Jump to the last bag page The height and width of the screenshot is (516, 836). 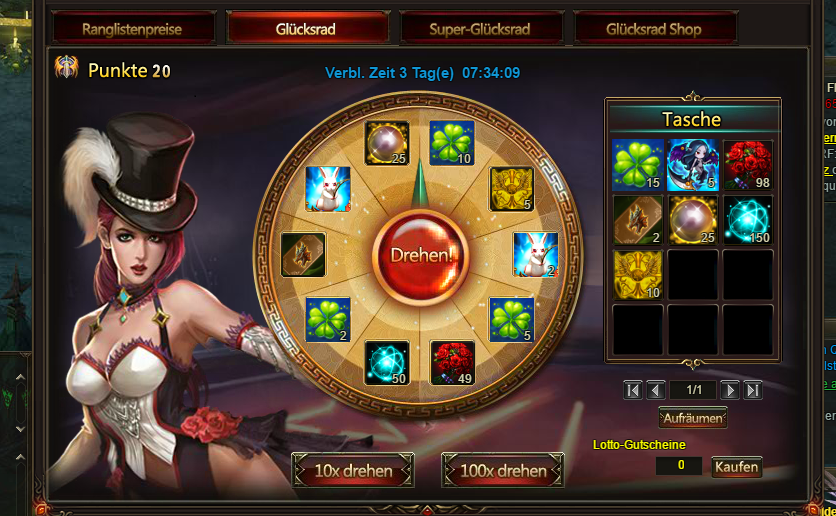coord(753,390)
